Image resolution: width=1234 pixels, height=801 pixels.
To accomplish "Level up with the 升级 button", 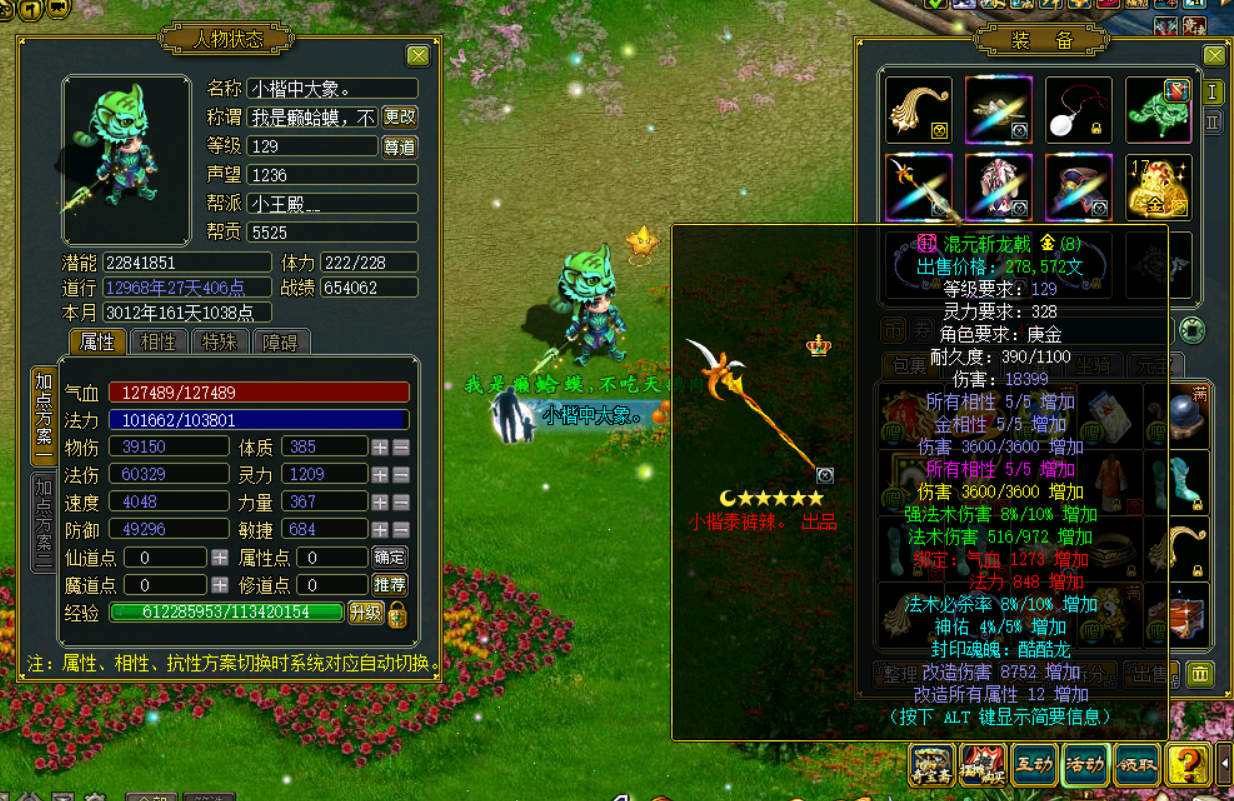I will pyautogui.click(x=365, y=613).
